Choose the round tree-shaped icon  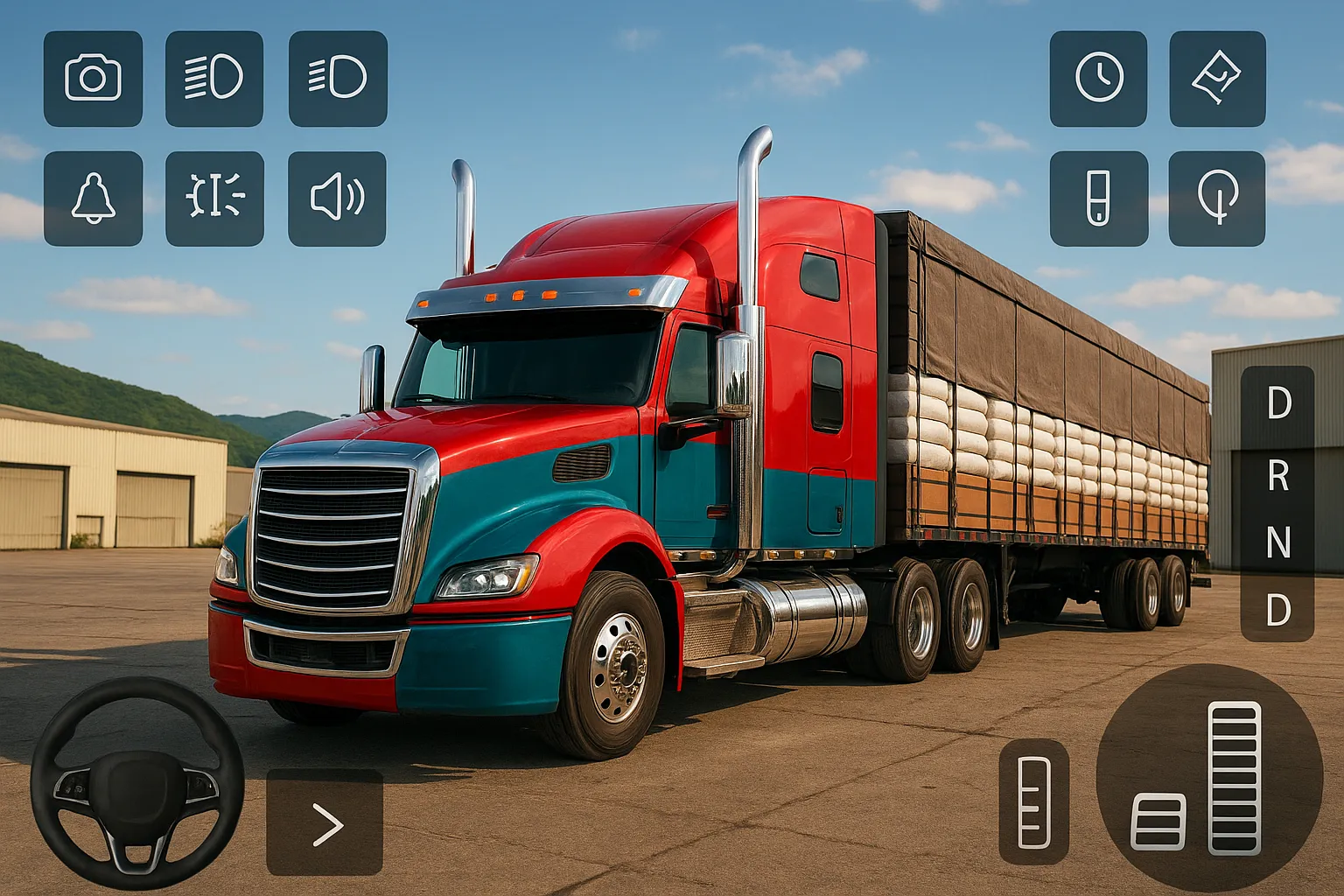click(x=1217, y=199)
